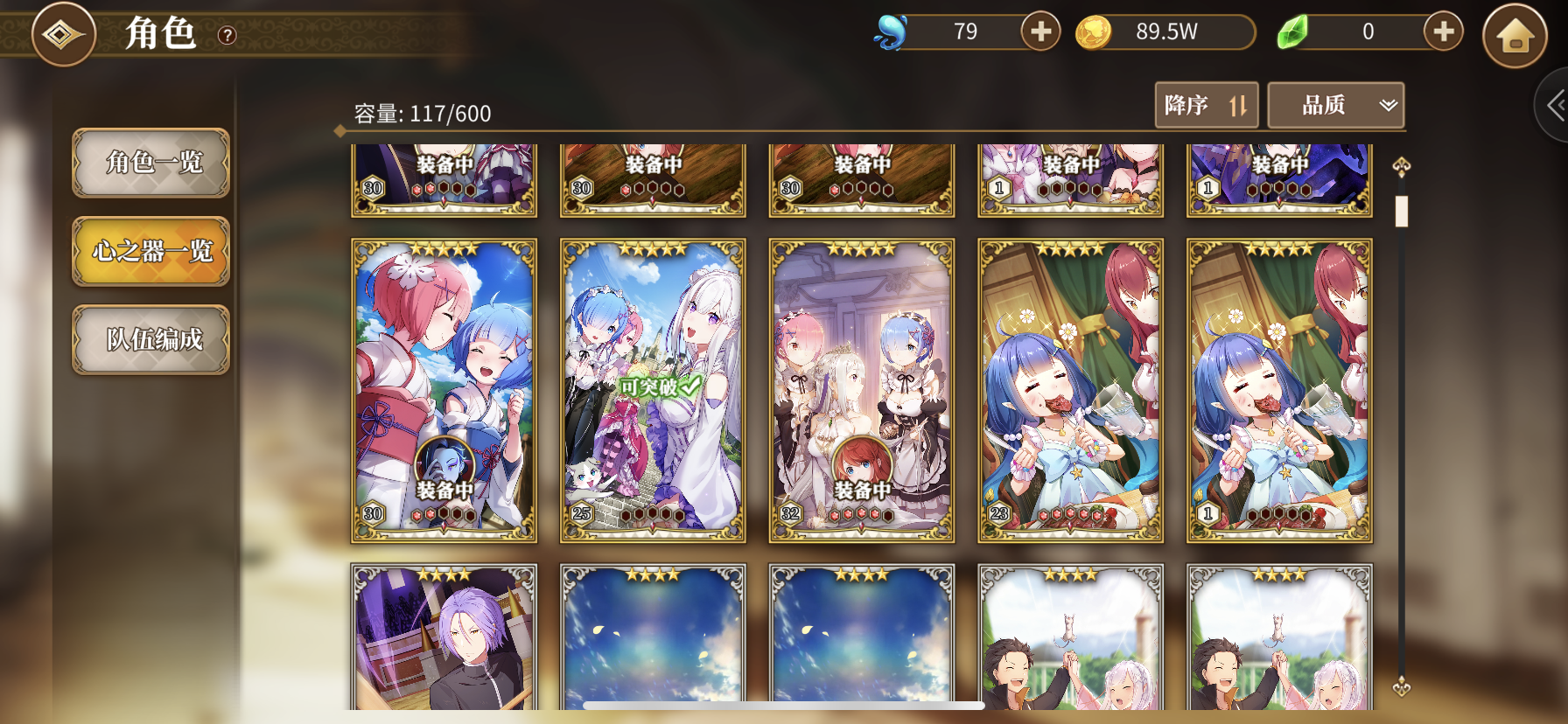Click the blue water droplet currency icon
This screenshot has height=724, width=1568.
892,32
